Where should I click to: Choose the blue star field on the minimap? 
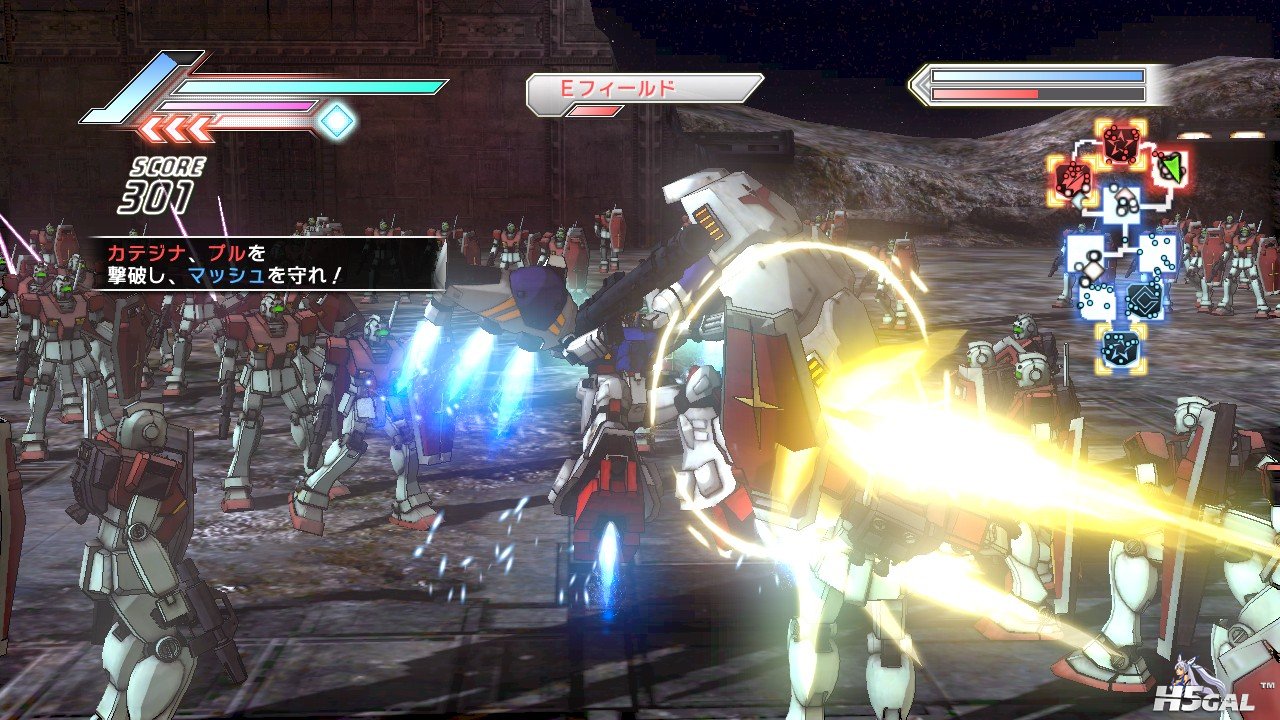tap(1119, 346)
